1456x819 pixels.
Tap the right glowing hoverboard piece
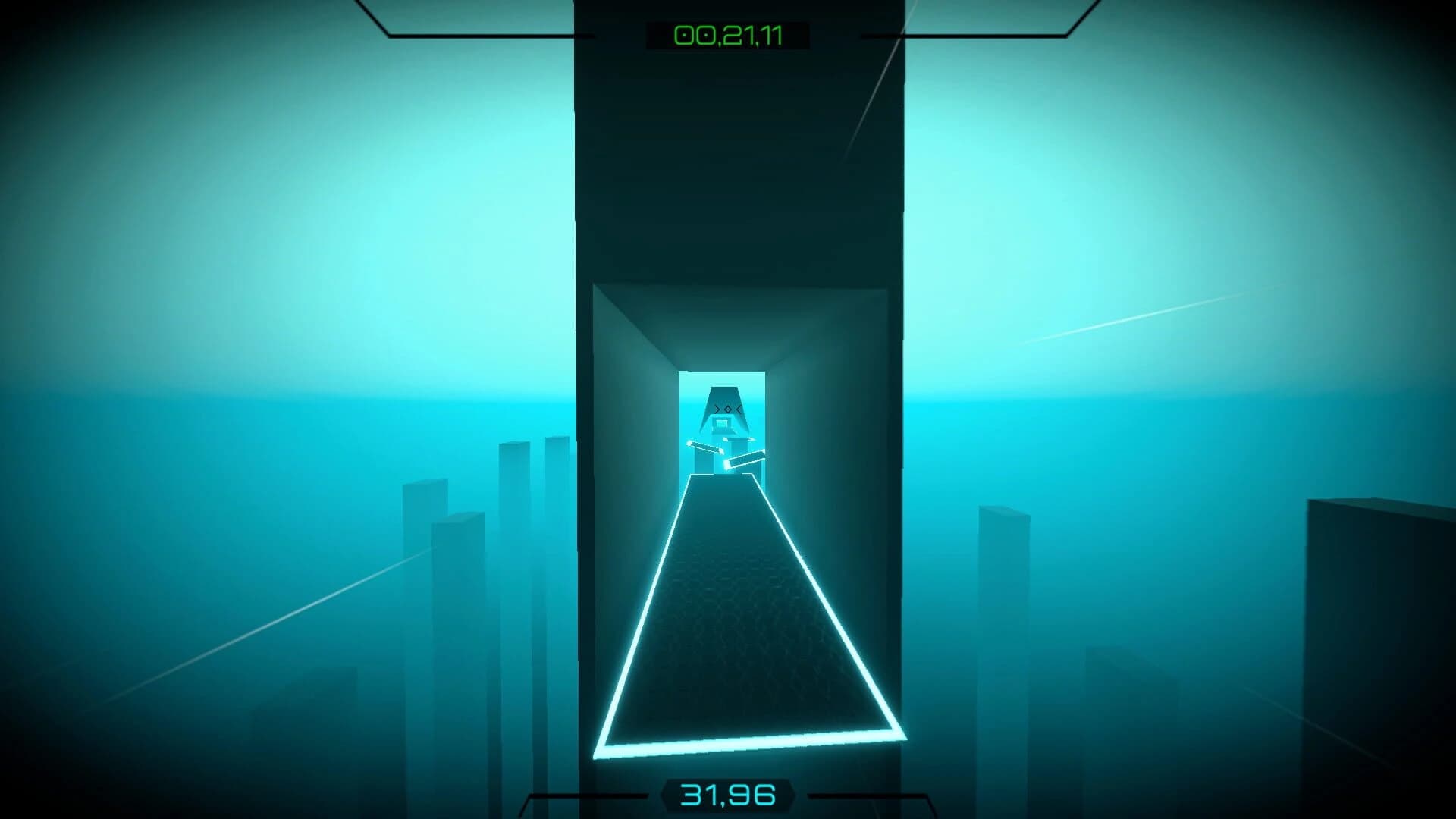click(x=745, y=460)
